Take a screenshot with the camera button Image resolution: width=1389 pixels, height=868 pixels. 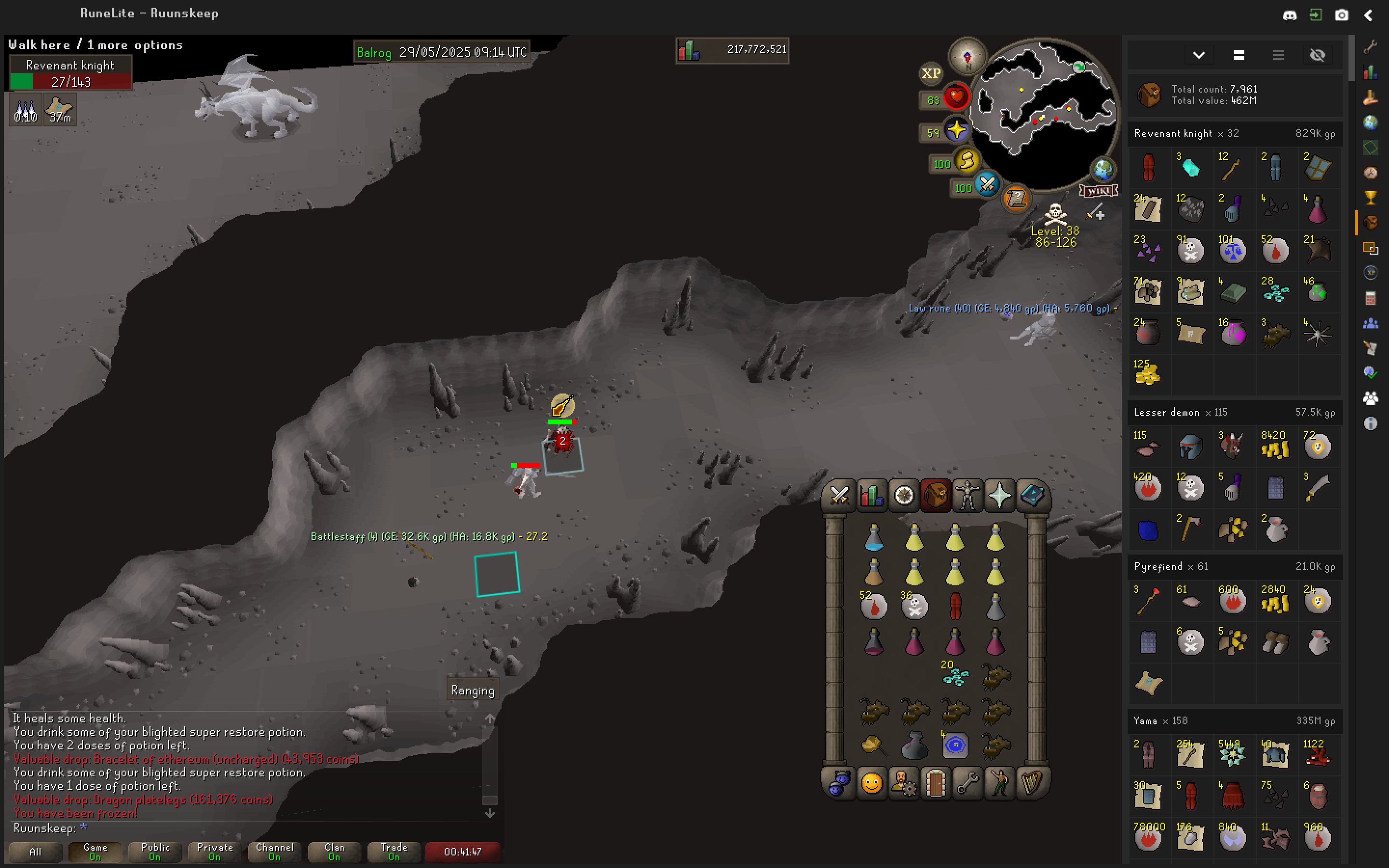tap(1341, 15)
